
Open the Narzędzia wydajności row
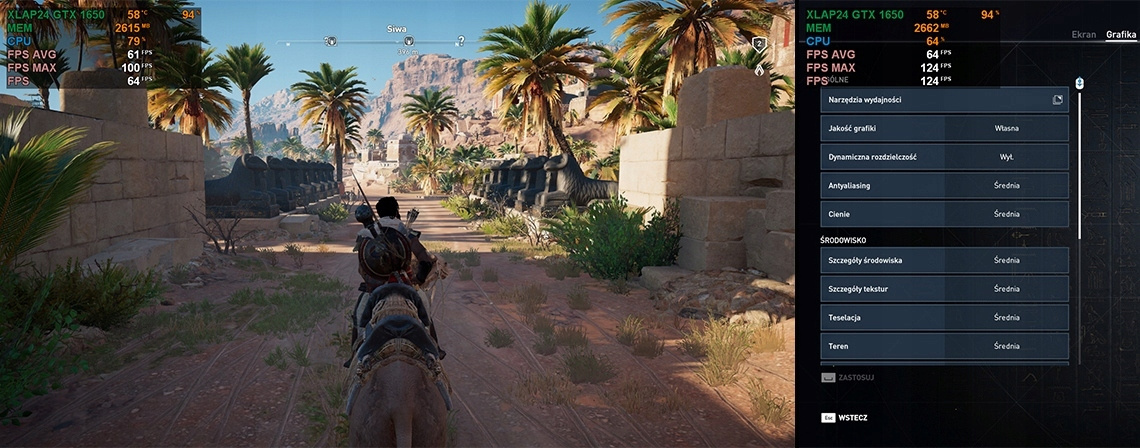tap(944, 100)
